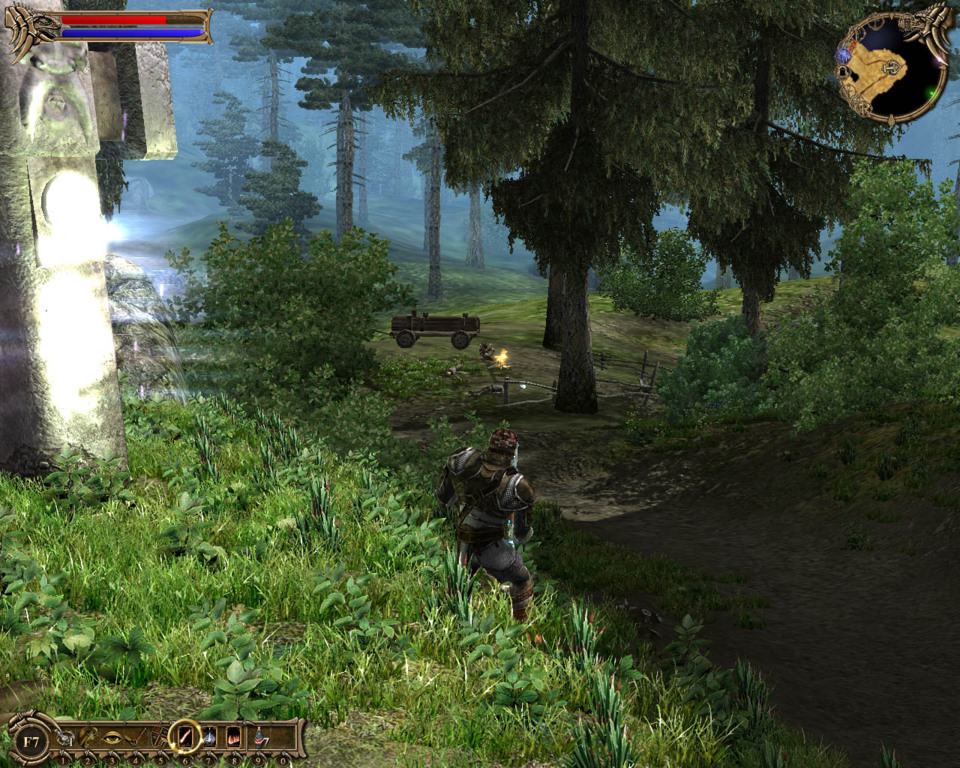960x768 pixels.
Task: Select the pickaxe tool in slot 4
Action: click(x=136, y=737)
